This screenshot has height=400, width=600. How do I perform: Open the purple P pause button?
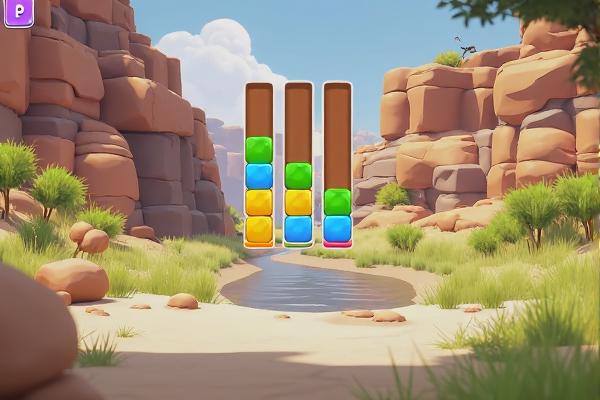[x=18, y=12]
